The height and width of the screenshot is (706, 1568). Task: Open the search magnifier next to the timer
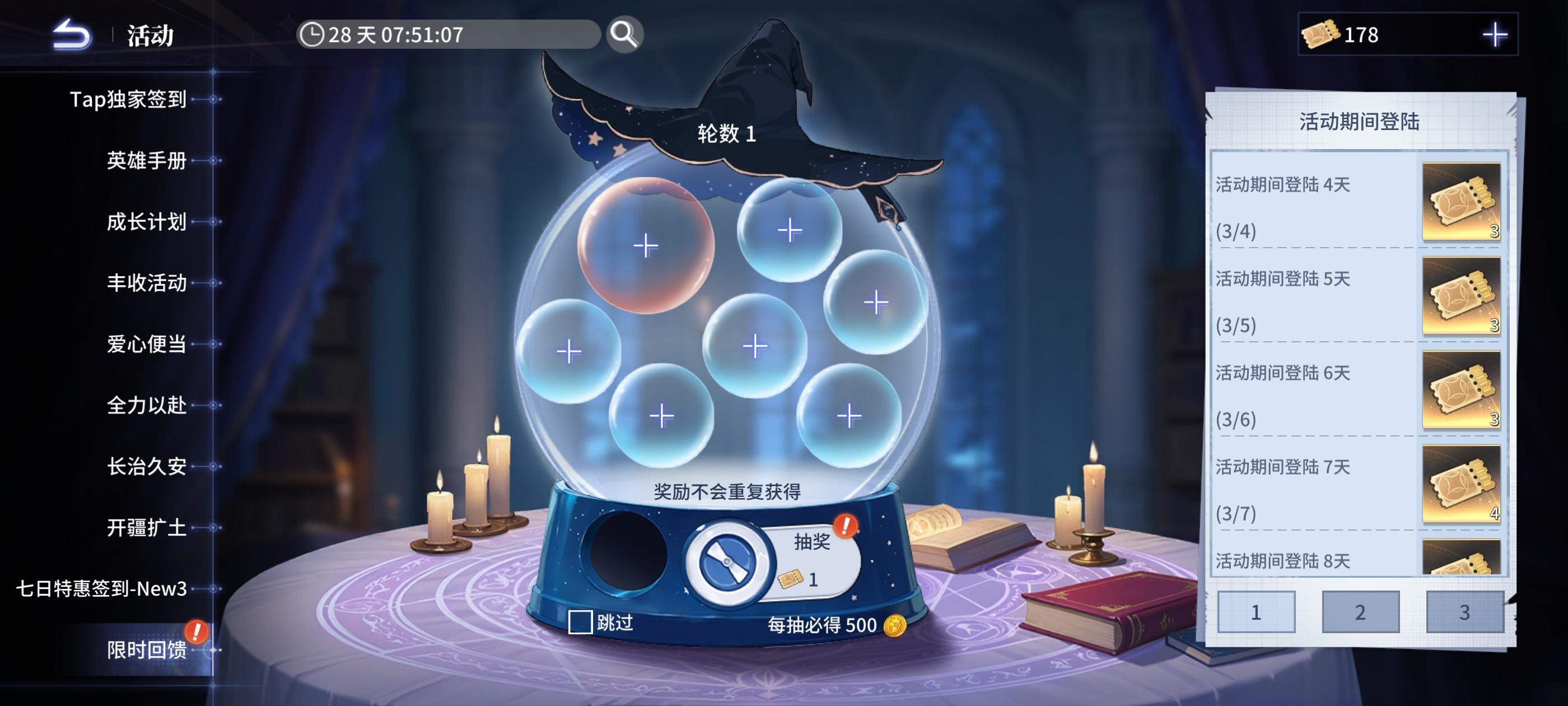pos(626,35)
